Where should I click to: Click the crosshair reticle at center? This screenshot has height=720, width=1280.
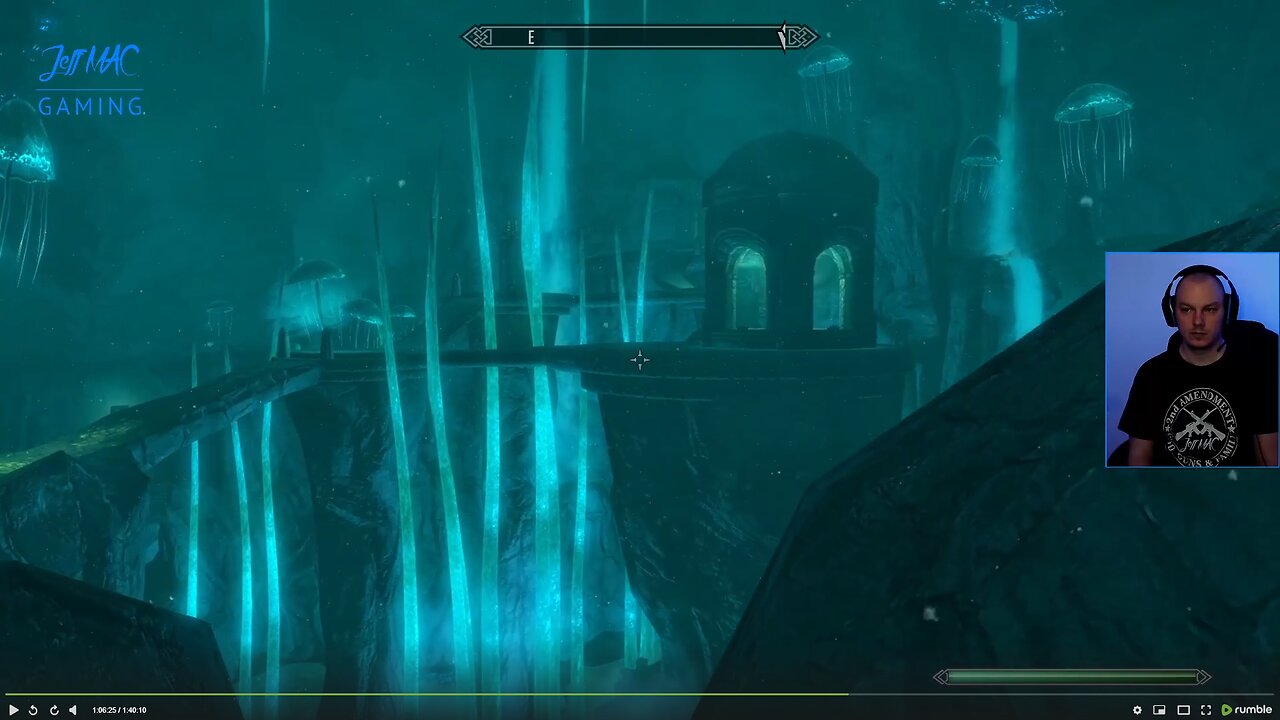click(640, 360)
